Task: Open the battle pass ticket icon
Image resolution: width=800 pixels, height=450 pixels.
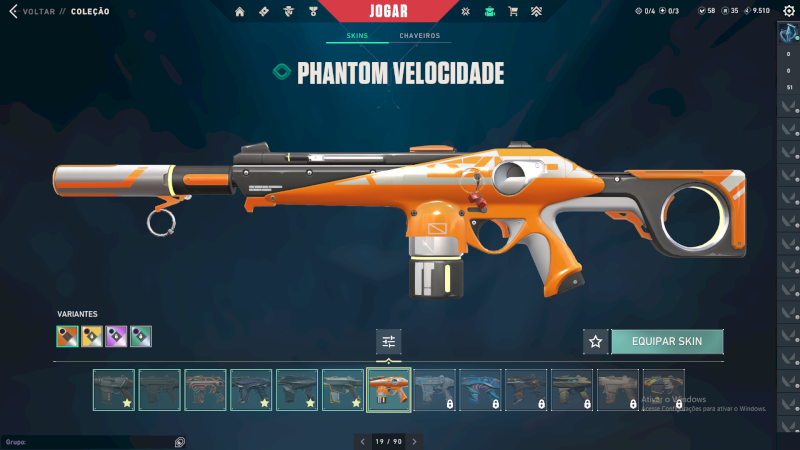Action: [264, 12]
